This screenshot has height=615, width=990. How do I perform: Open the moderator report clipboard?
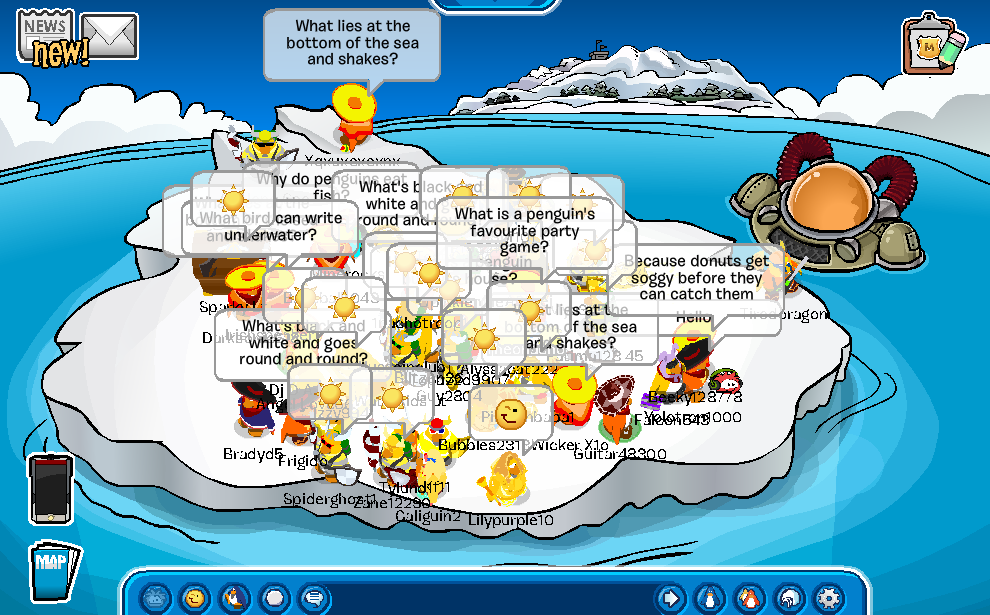pos(934,45)
